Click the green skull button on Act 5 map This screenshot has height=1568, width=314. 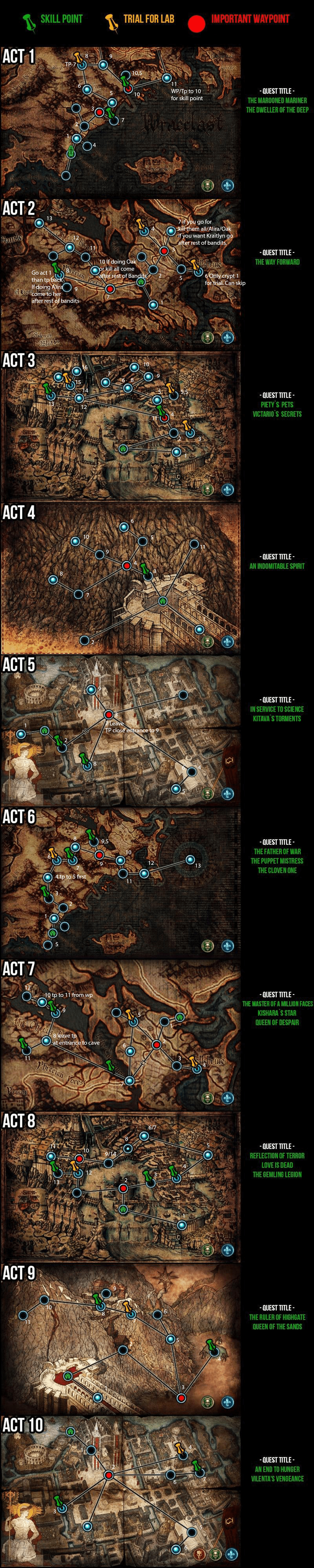click(208, 794)
